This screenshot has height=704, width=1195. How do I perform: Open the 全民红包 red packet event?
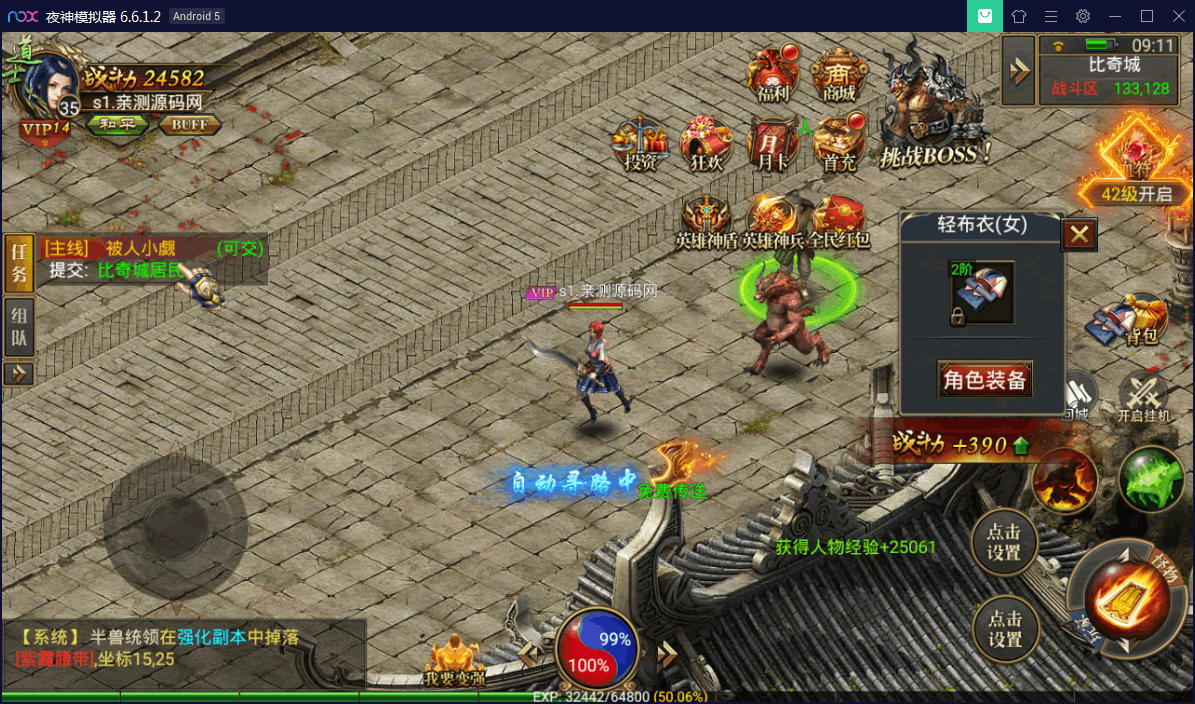[x=838, y=220]
